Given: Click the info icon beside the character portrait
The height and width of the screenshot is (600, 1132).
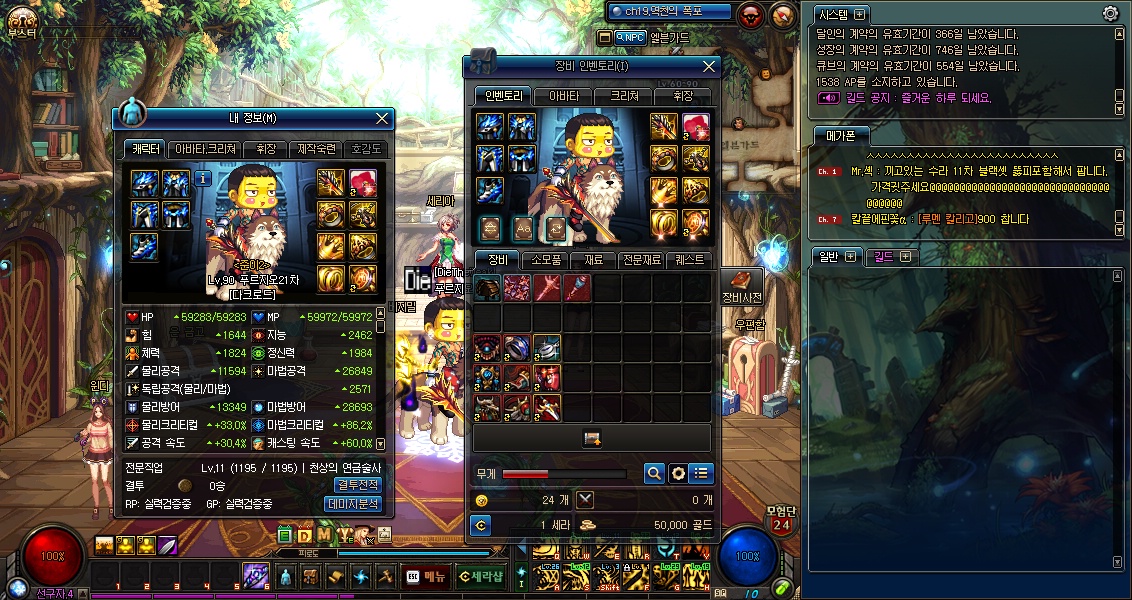Looking at the screenshot, I should [x=202, y=178].
